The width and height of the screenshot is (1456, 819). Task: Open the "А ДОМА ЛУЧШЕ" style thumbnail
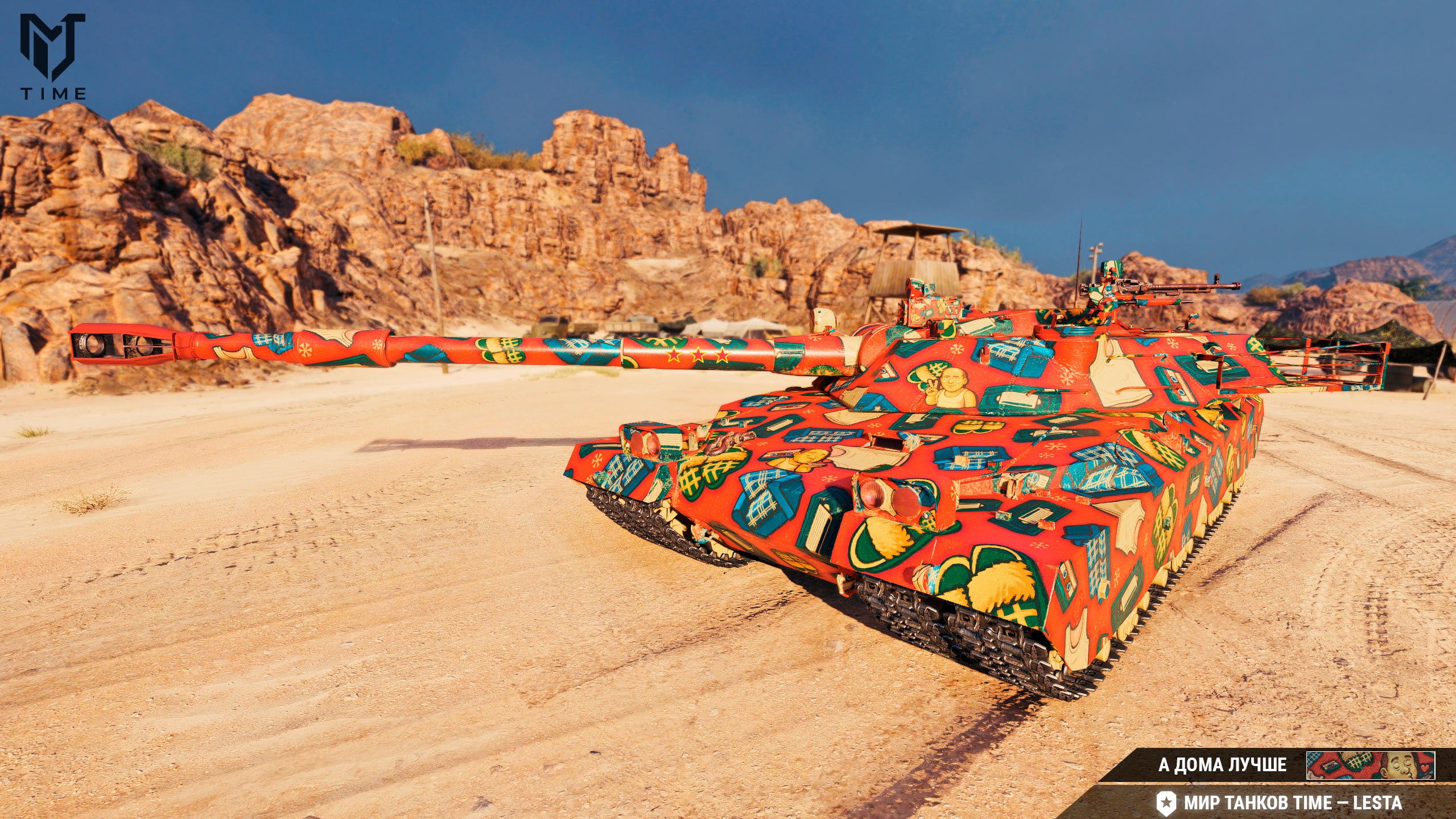(x=1370, y=766)
